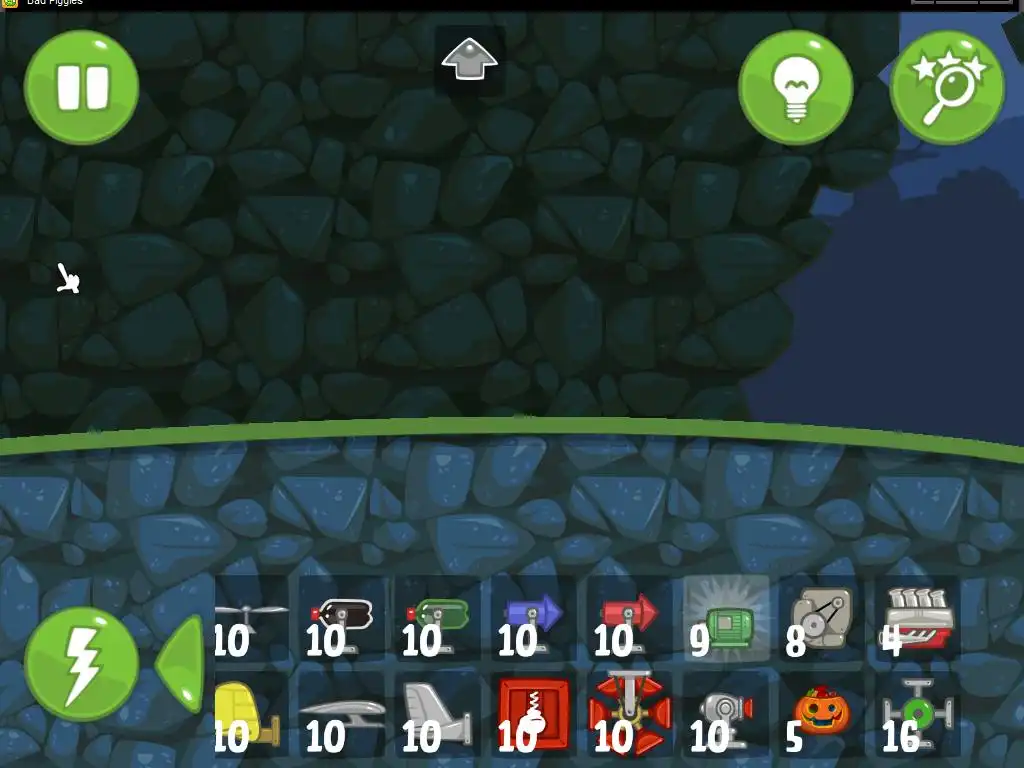Viewport: 1024px width, 768px height.
Task: Pause the game
Action: [x=81, y=87]
